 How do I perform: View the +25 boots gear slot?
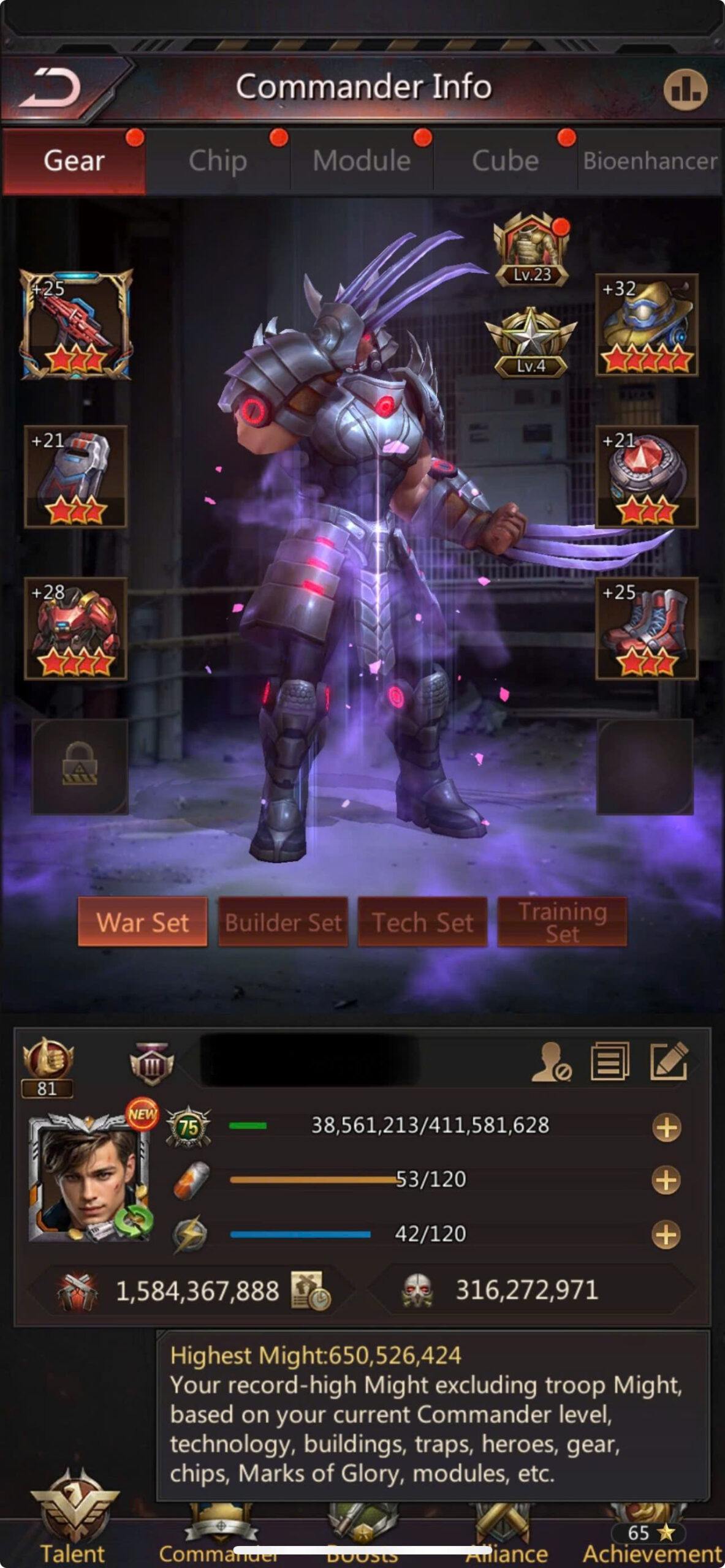point(647,628)
